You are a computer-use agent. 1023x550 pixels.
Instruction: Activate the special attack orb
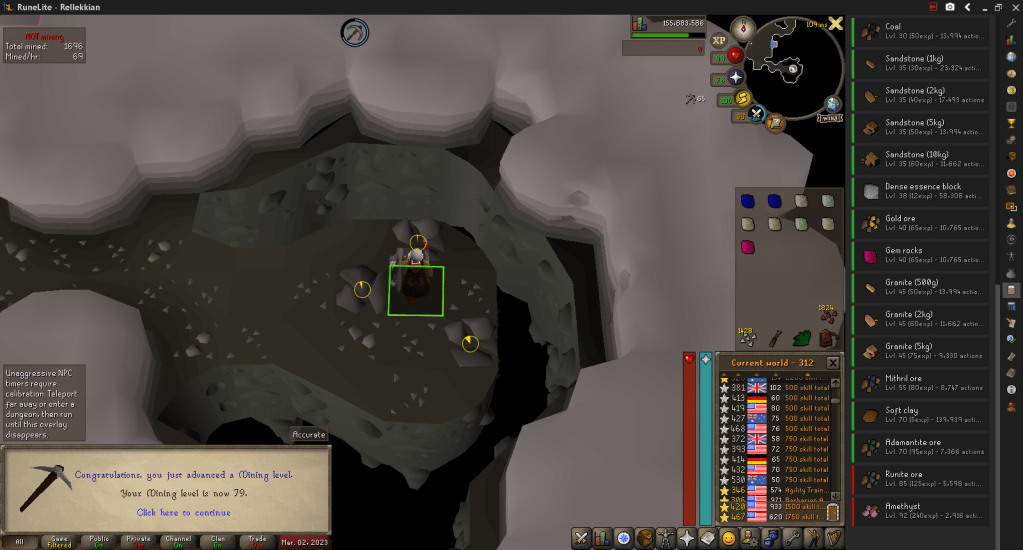tap(757, 113)
